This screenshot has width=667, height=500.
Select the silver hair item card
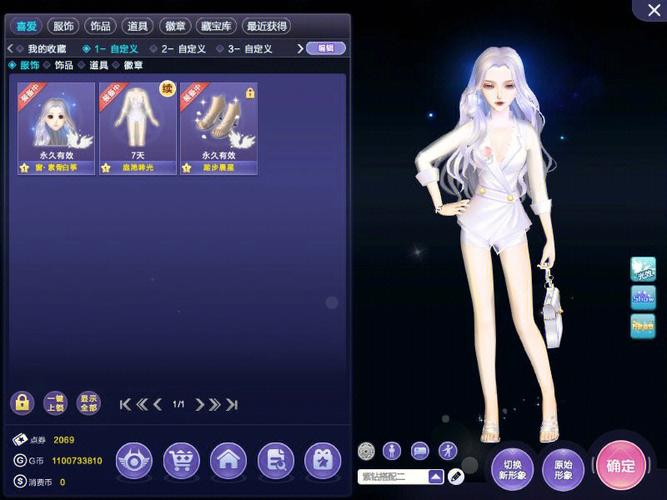point(56,128)
